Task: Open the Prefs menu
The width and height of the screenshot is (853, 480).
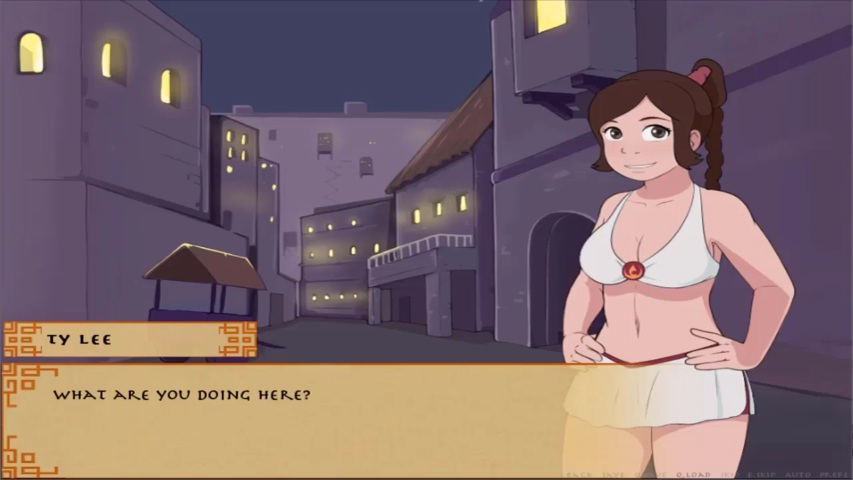Action: 834,475
